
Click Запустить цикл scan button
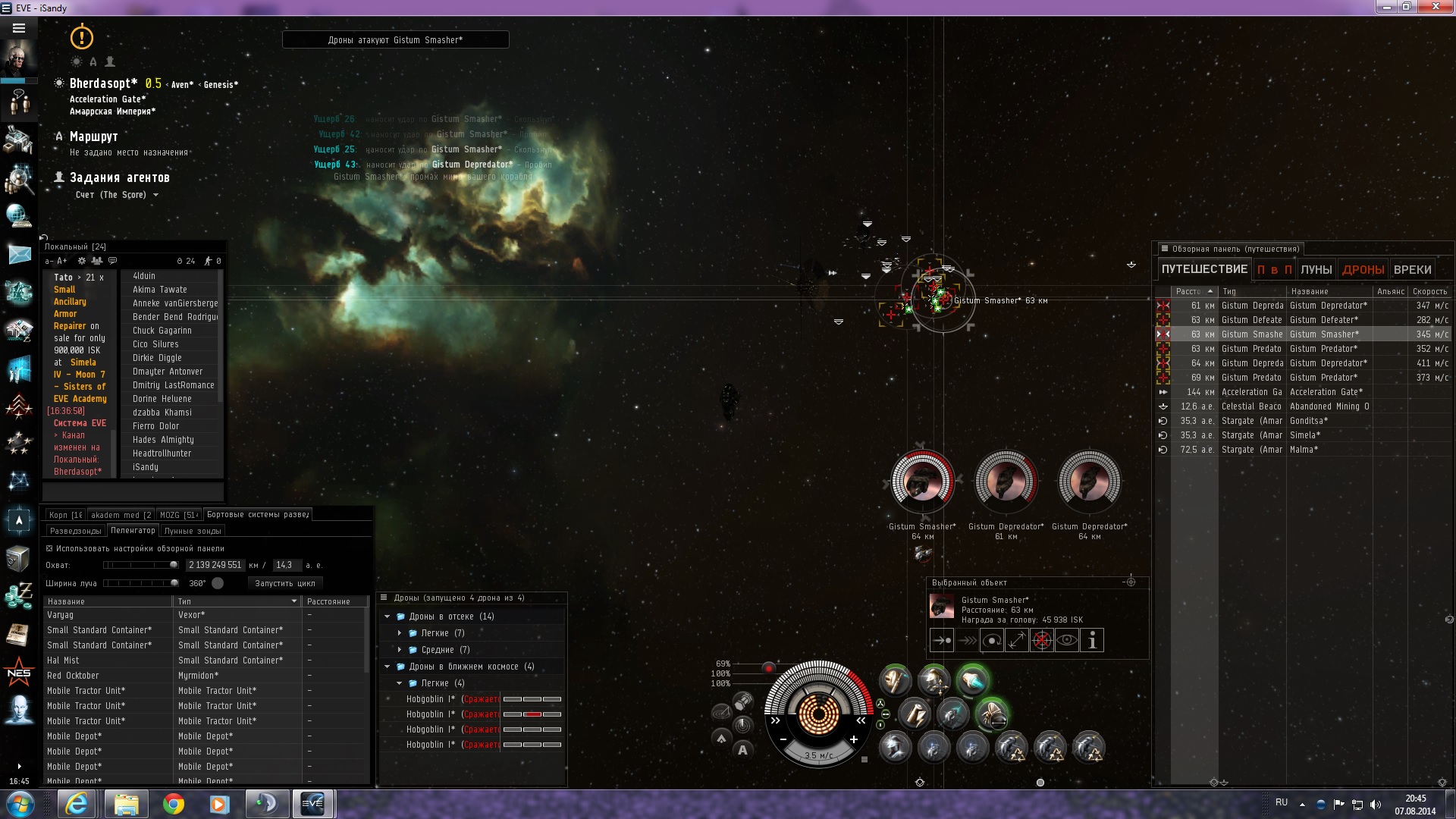coord(284,583)
